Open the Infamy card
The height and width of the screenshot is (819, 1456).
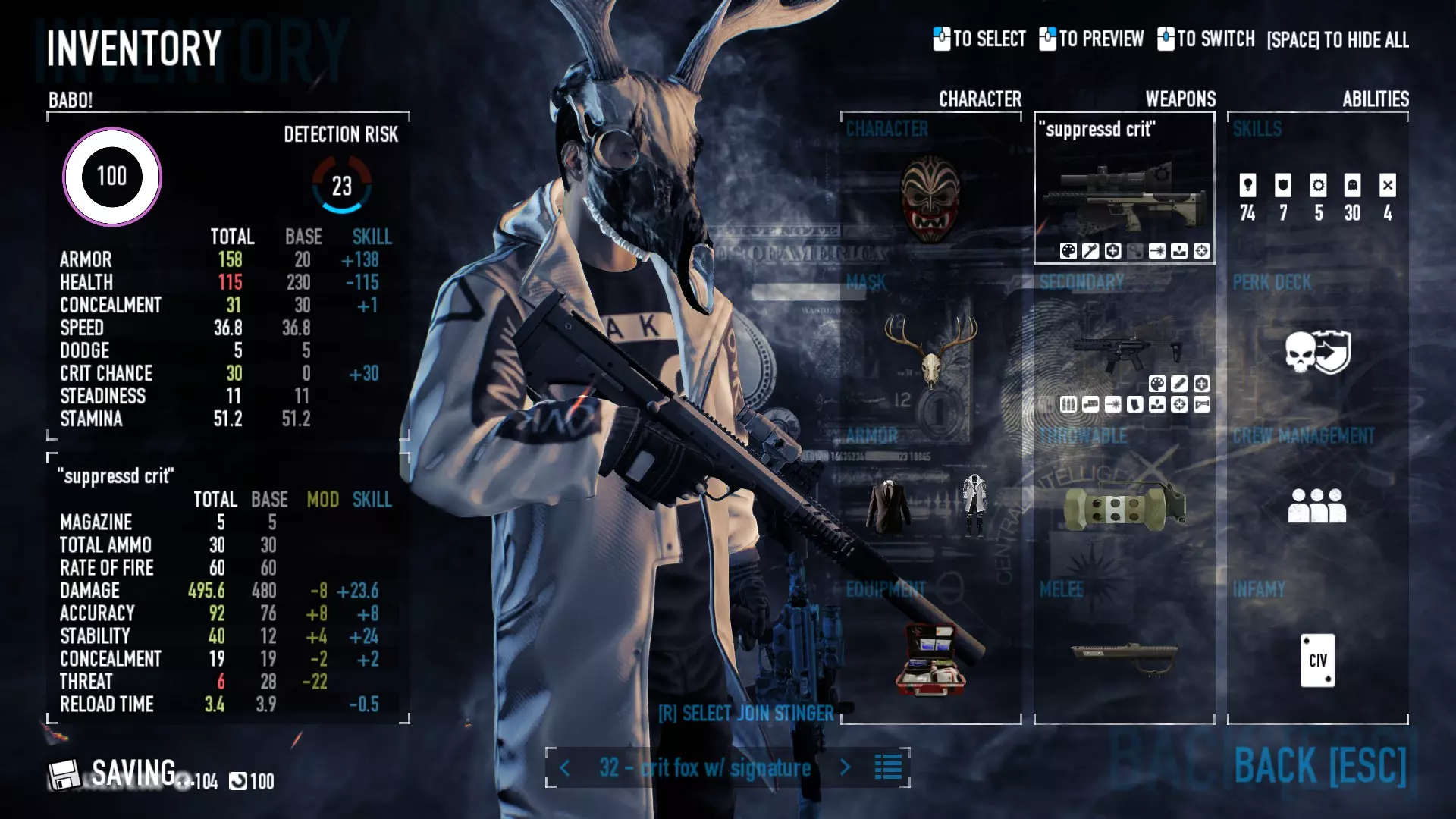[x=1317, y=660]
